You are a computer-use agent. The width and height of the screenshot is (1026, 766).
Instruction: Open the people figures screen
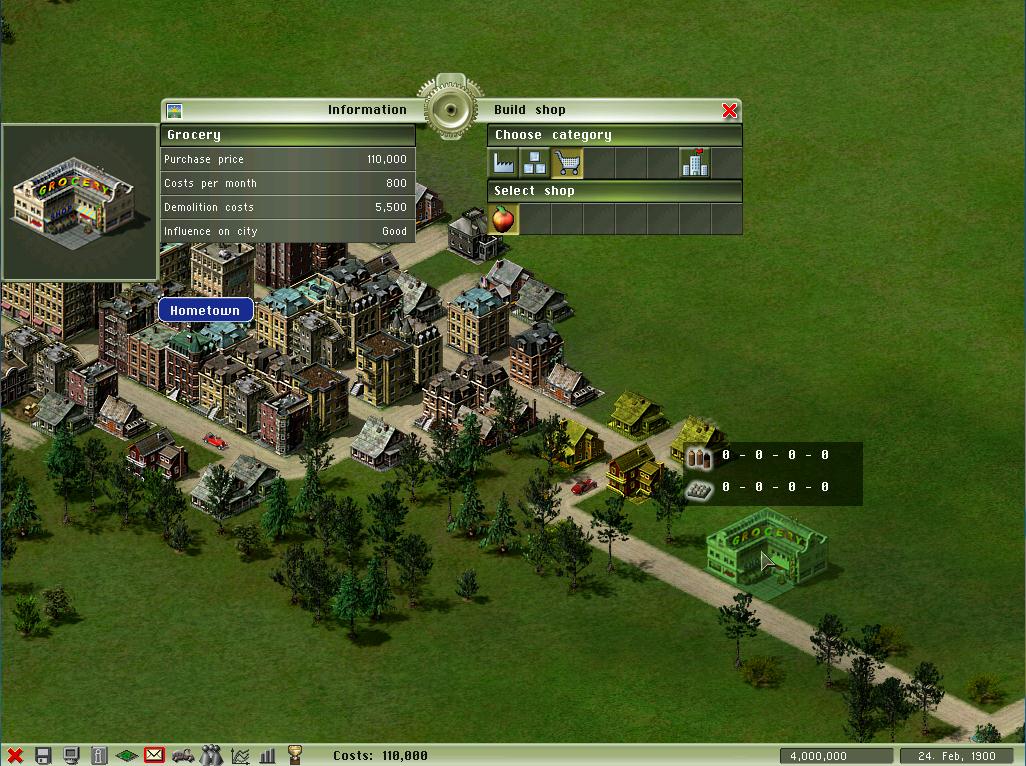[211, 756]
